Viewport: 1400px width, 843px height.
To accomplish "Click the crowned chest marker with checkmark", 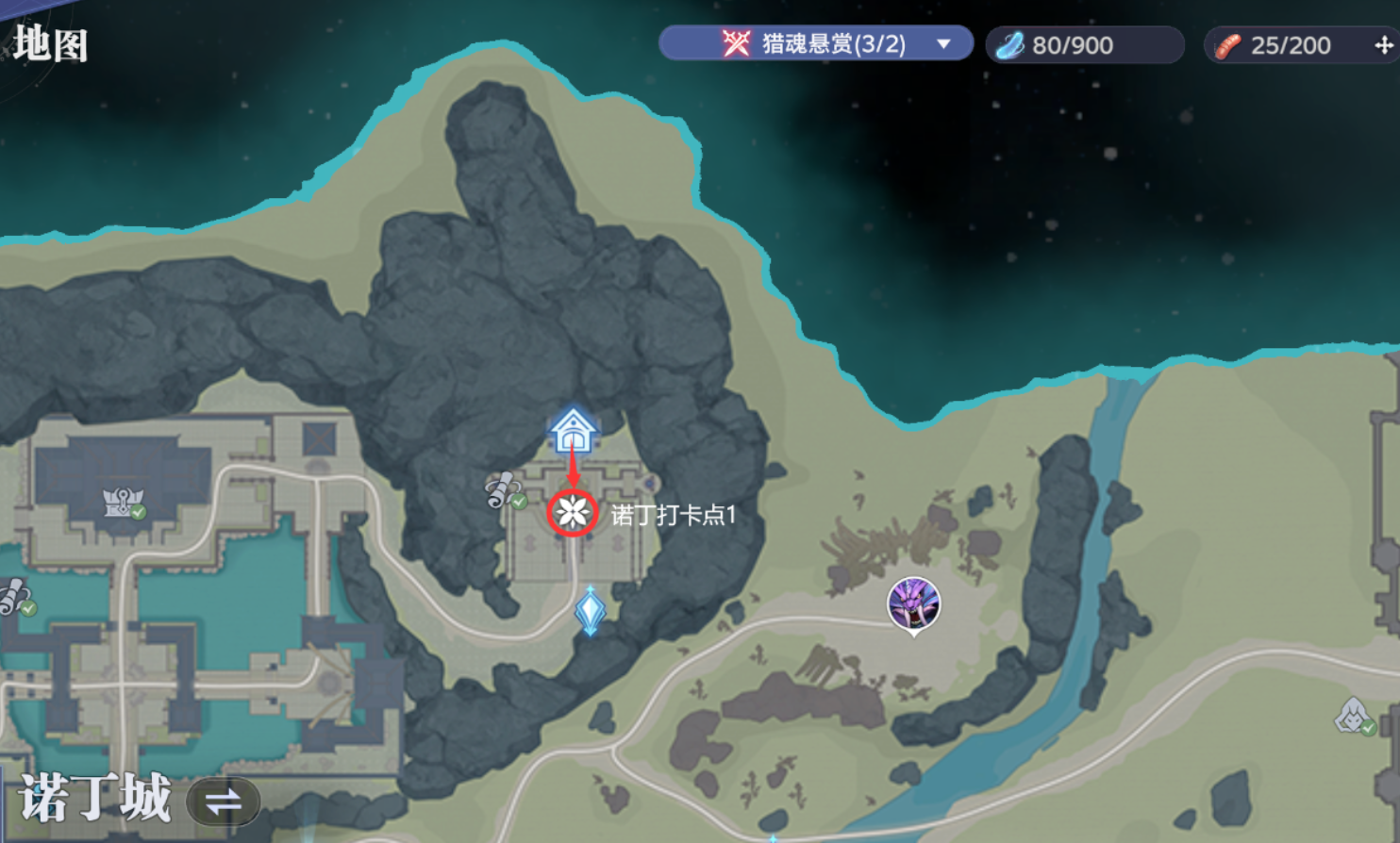I will pos(124,502).
